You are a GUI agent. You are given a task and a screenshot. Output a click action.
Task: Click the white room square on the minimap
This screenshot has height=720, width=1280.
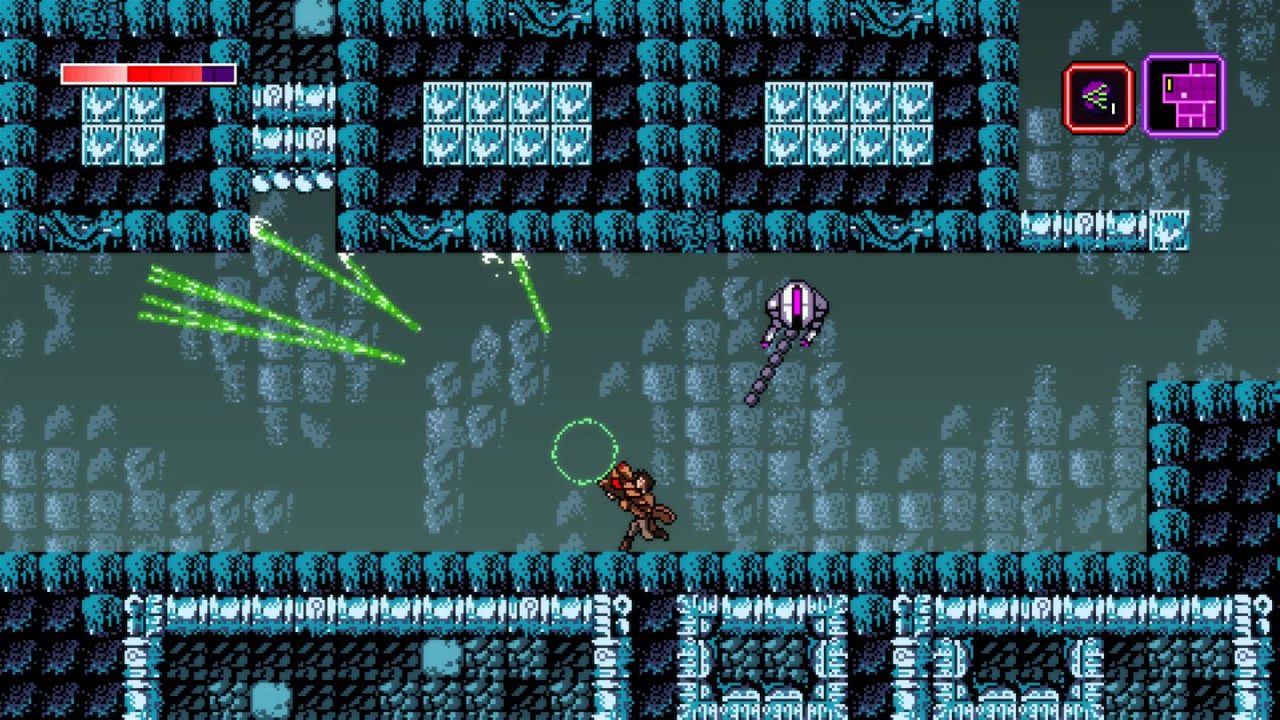coord(1184,95)
